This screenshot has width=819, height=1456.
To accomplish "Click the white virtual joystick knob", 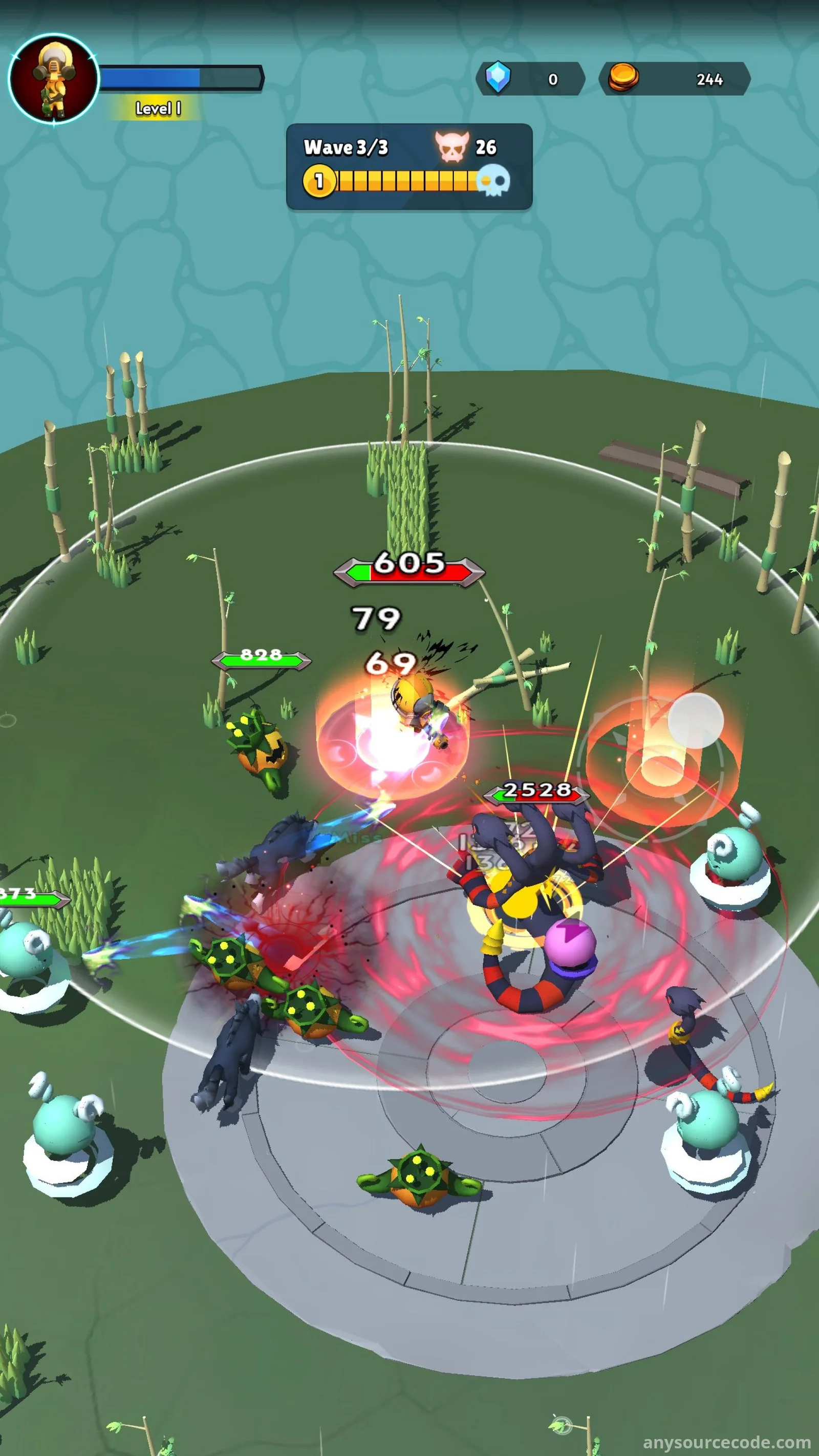I will (695, 721).
